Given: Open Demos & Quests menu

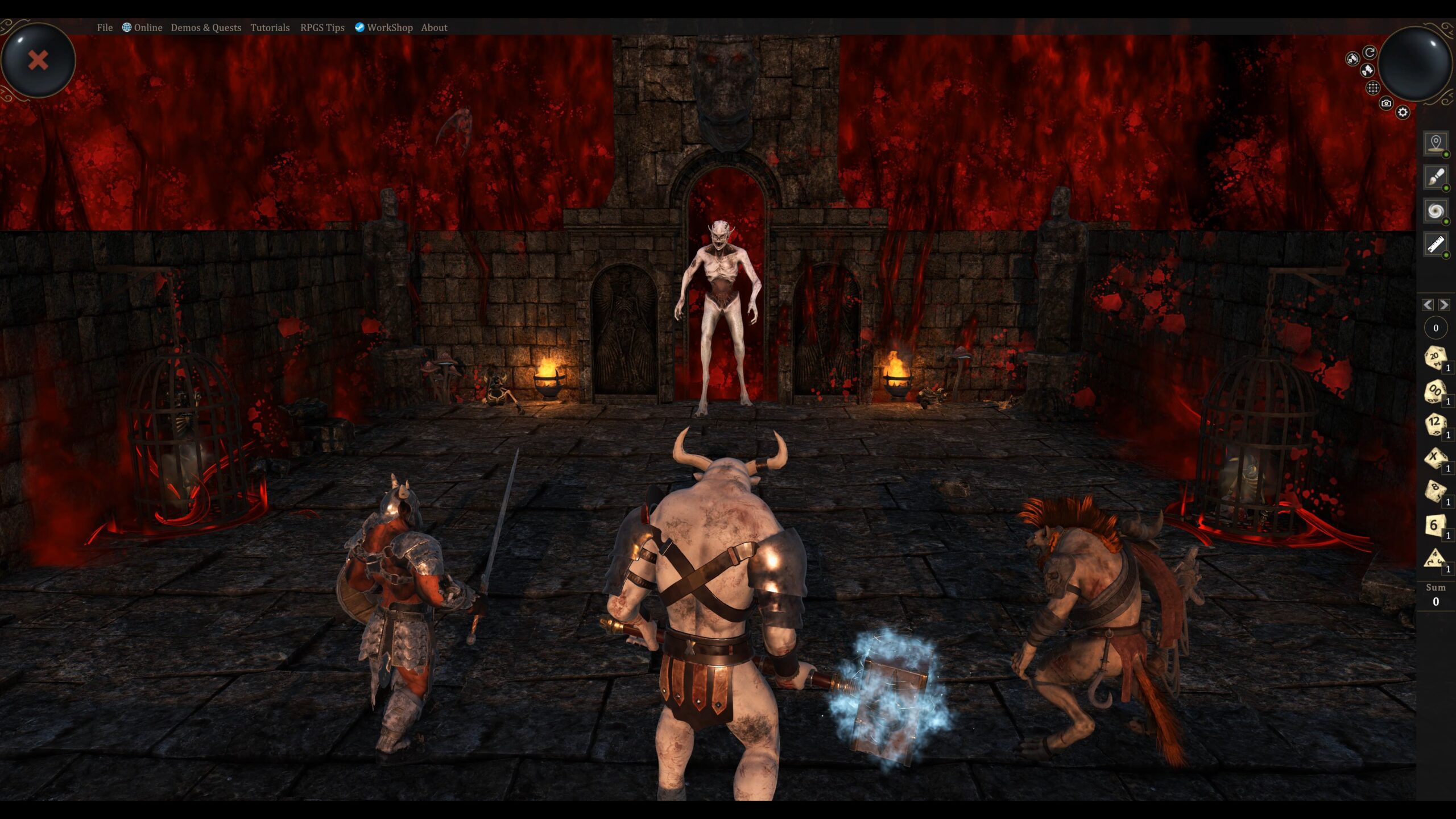Looking at the screenshot, I should coord(206,27).
